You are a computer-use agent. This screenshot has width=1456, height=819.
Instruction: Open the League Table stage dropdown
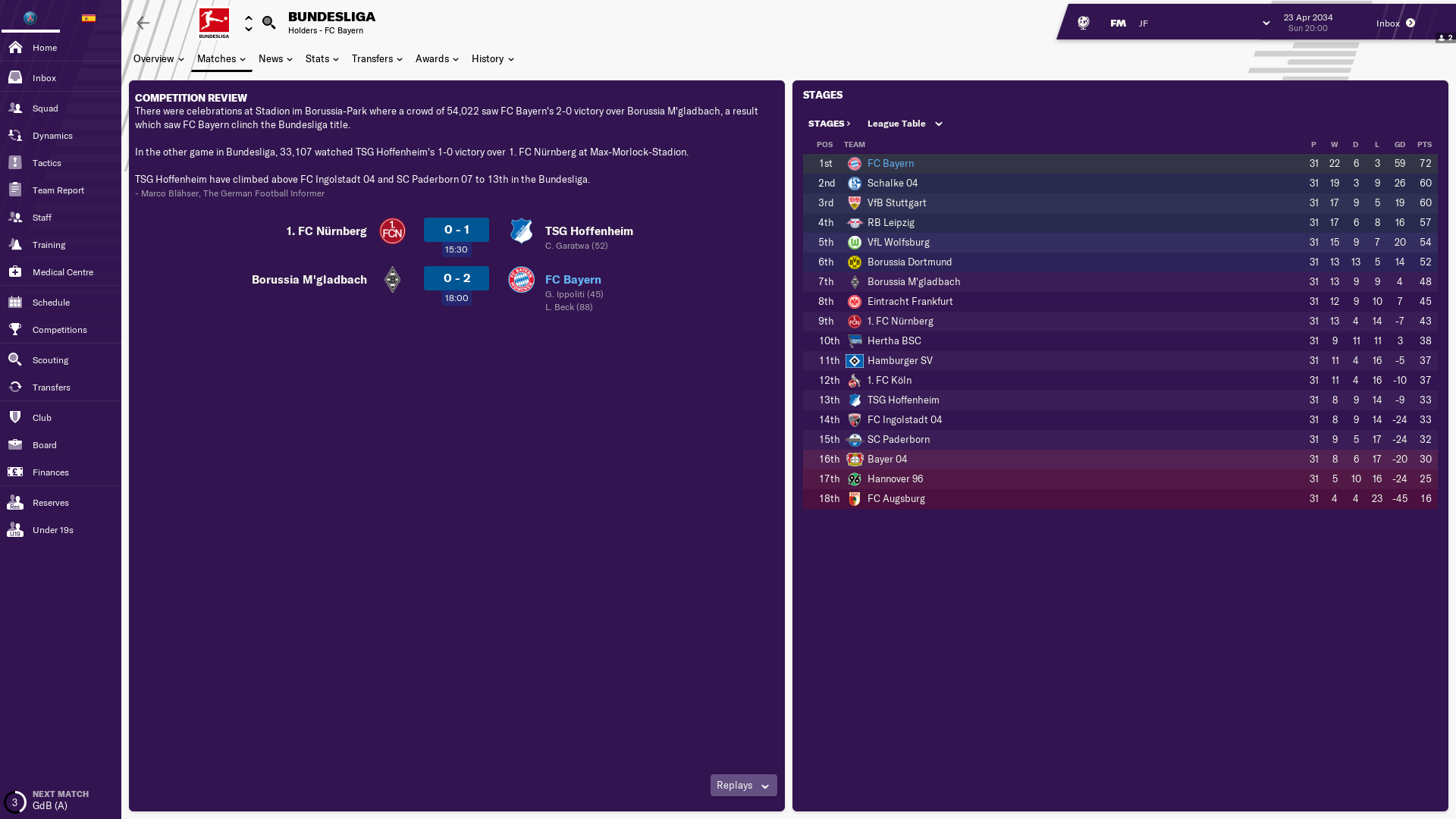pyautogui.click(x=905, y=124)
